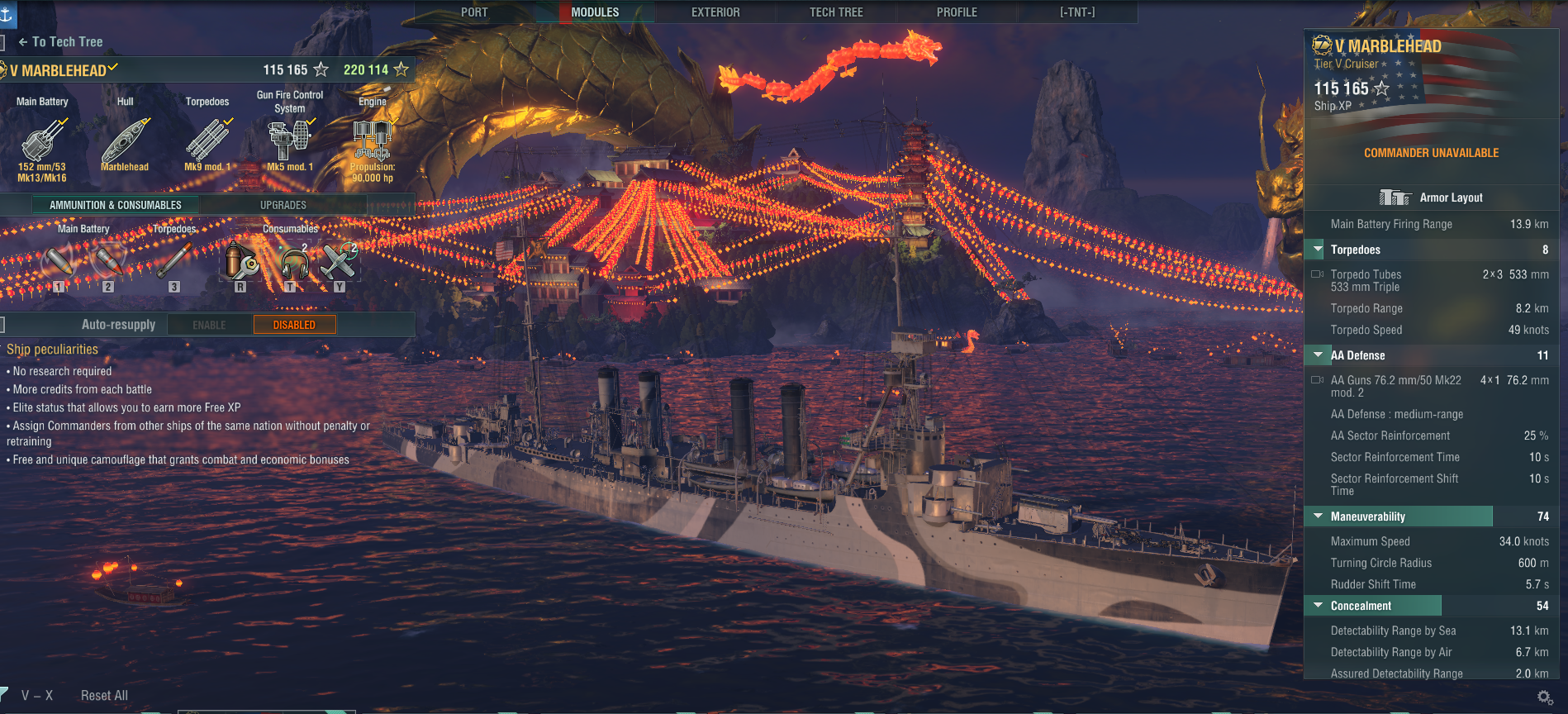Open the EXTERIOR tab
This screenshot has width=1568, height=714.
pos(715,12)
